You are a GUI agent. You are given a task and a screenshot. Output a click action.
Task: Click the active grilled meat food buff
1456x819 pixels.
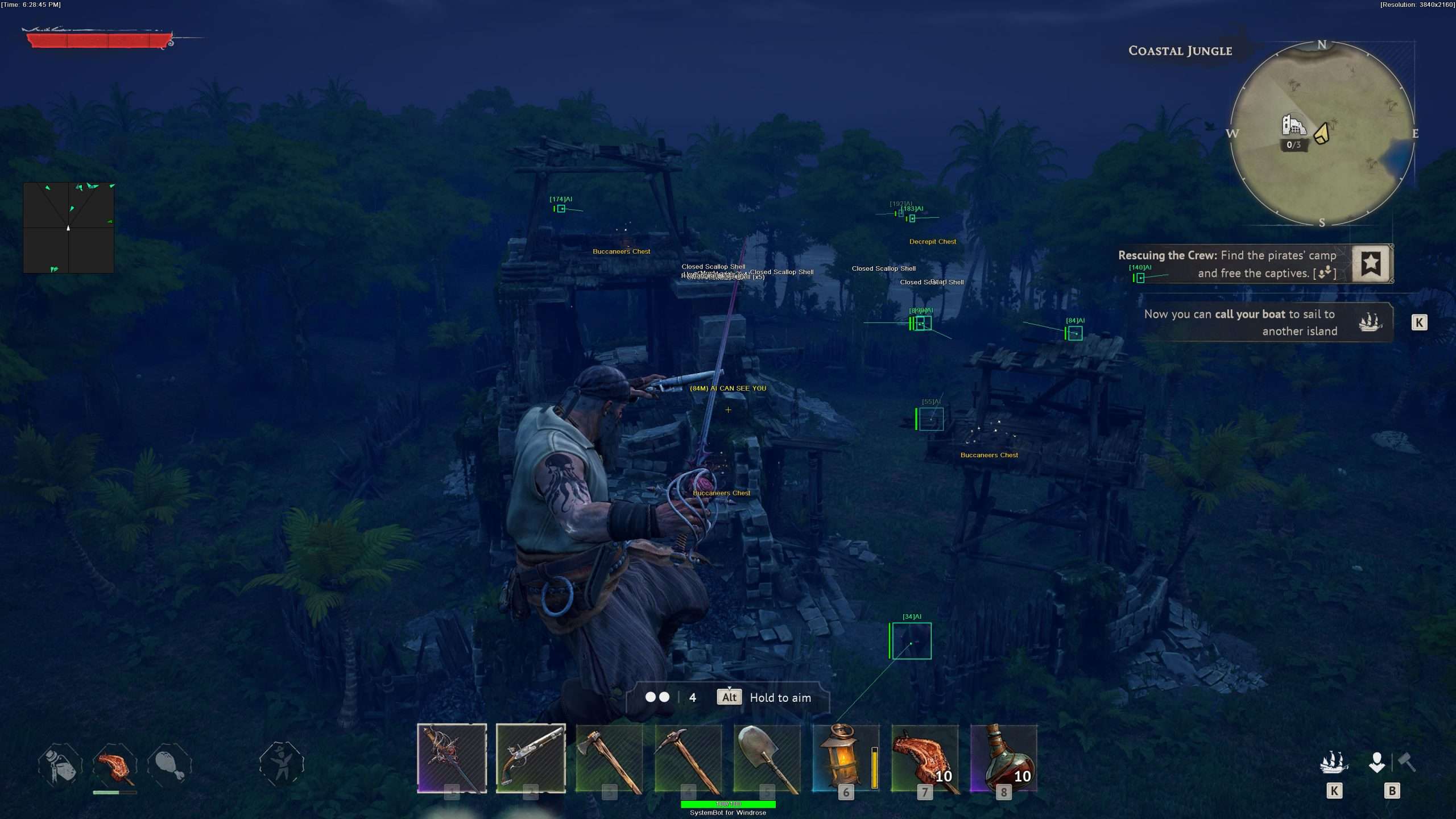coord(115,764)
